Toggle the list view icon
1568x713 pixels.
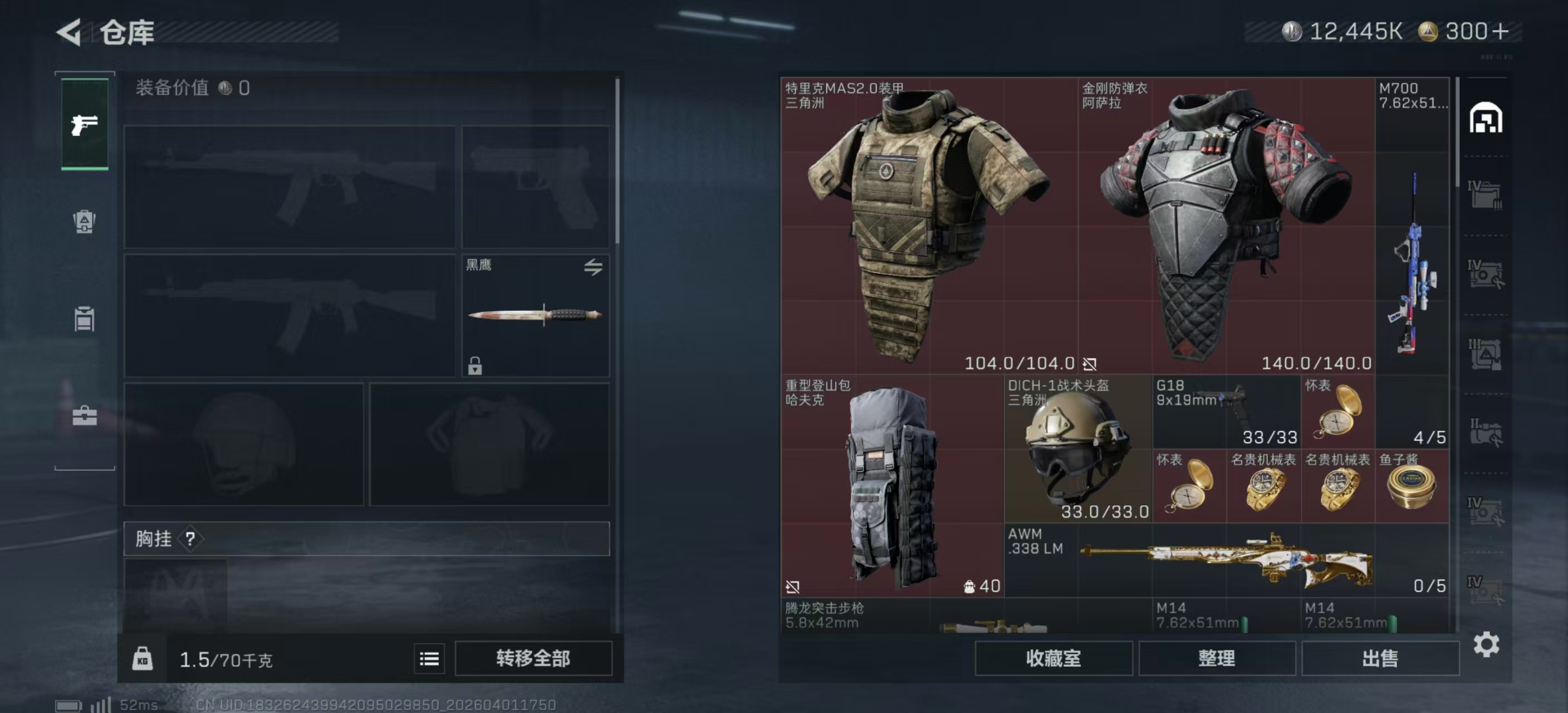(x=429, y=658)
